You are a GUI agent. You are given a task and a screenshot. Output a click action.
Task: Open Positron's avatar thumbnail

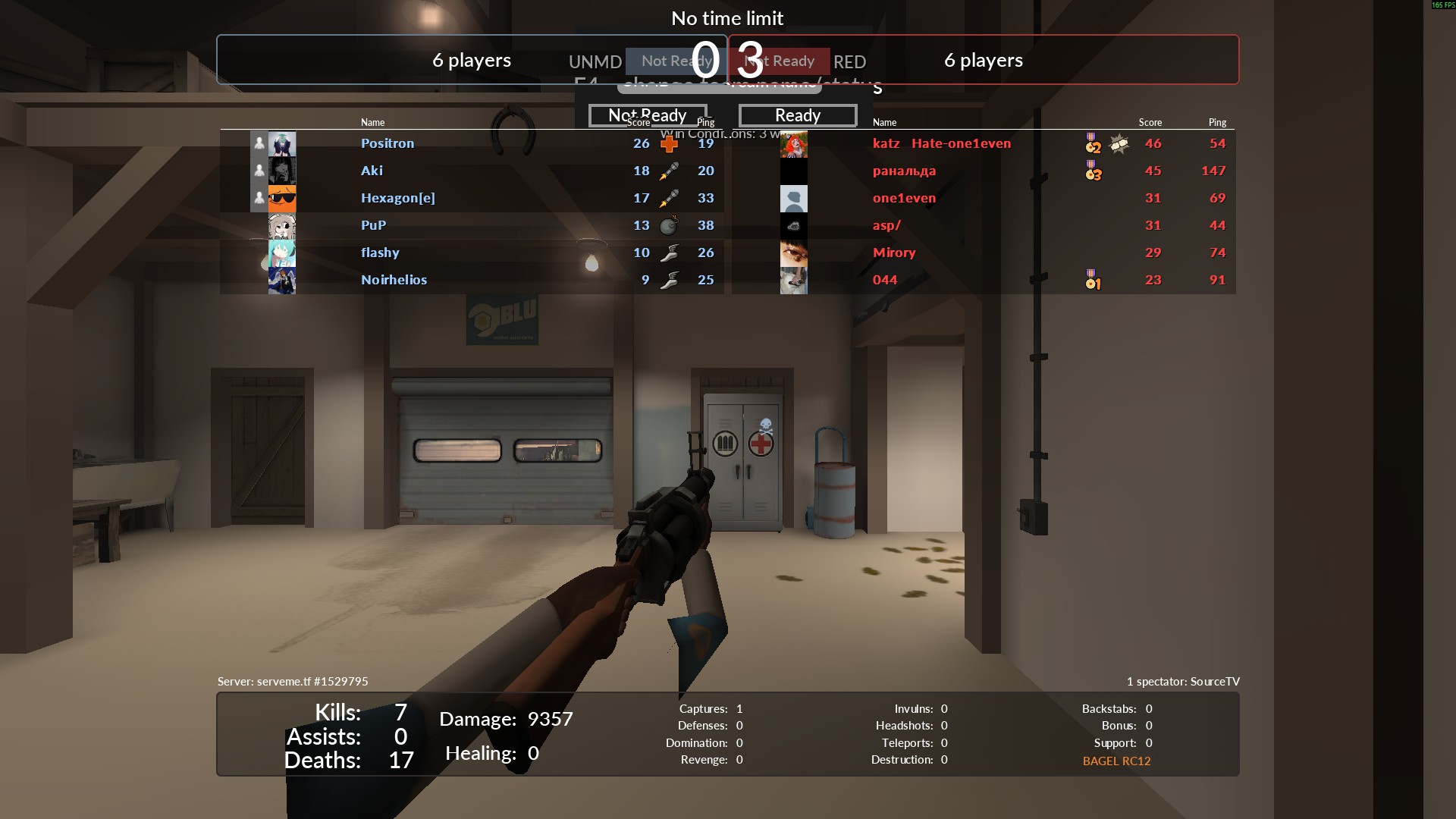pos(282,143)
